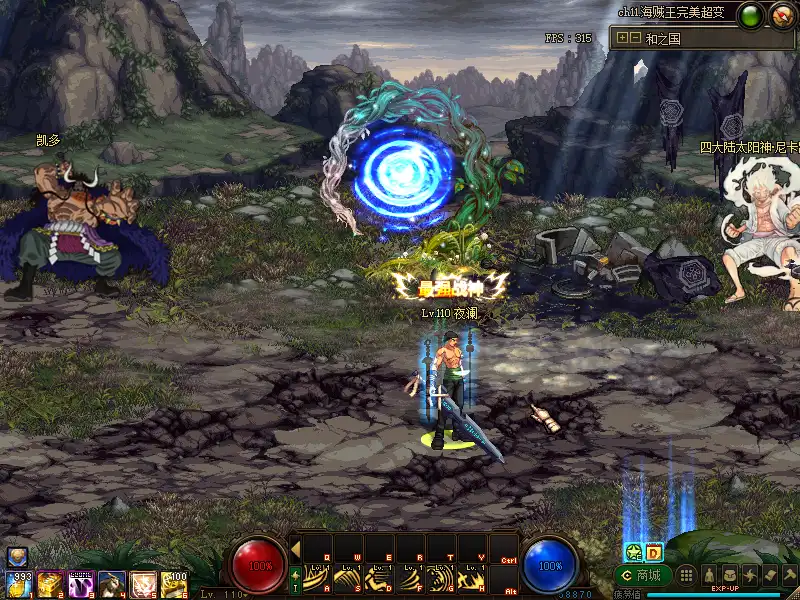Expand the minimap with the plus button
800x600 pixels.
coord(622,38)
